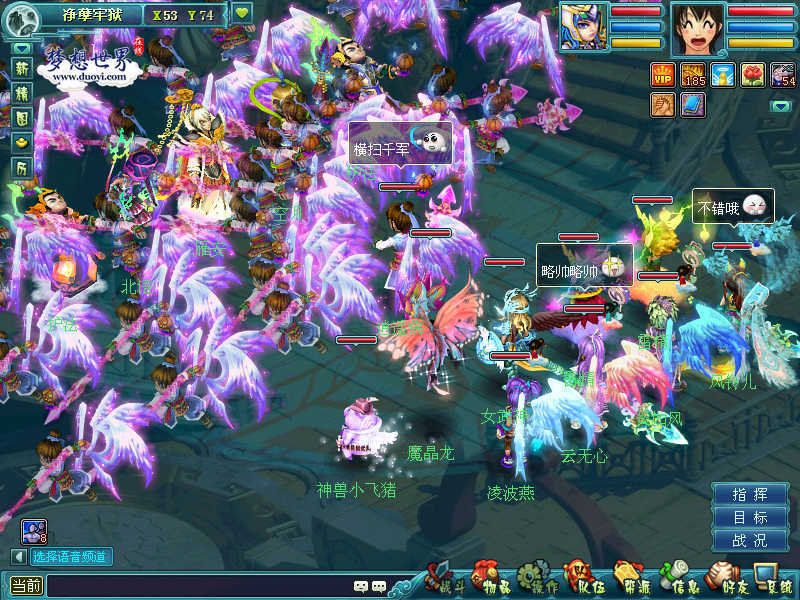800x600 pixels.
Task: Open the 物品 (items) bag
Action: pyautogui.click(x=490, y=578)
